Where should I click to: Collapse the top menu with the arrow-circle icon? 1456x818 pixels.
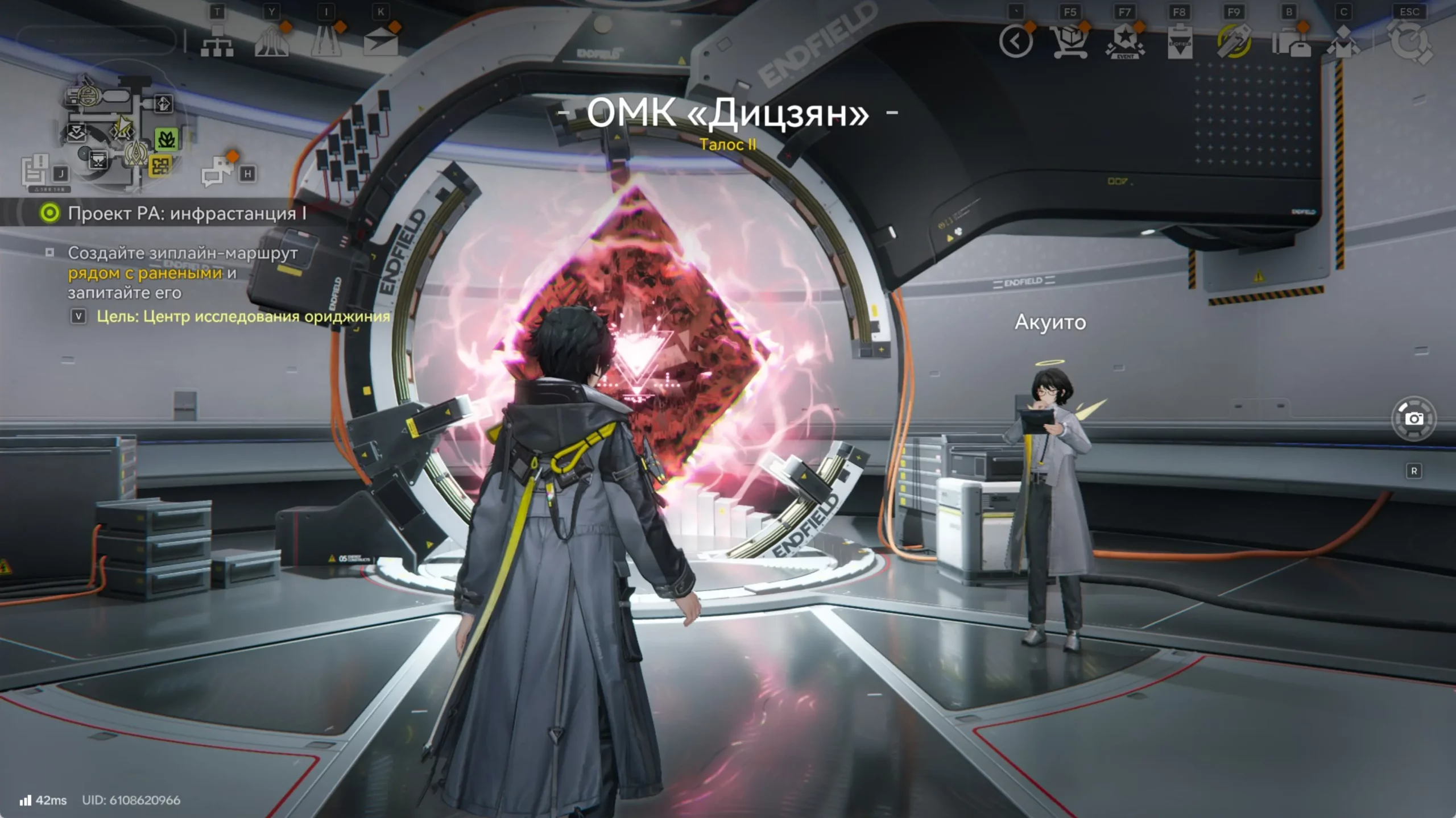1016,41
